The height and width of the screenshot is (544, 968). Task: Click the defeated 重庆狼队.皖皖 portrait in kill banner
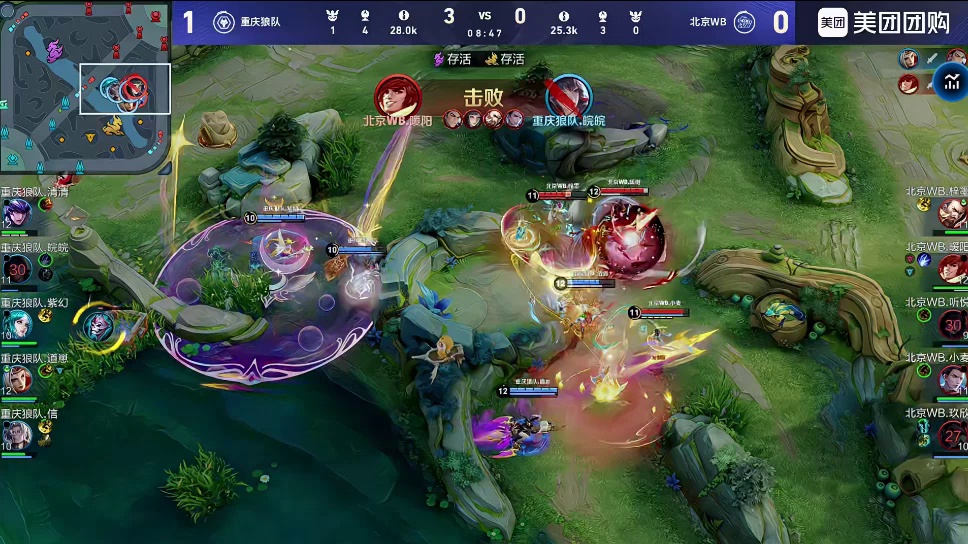click(x=568, y=96)
